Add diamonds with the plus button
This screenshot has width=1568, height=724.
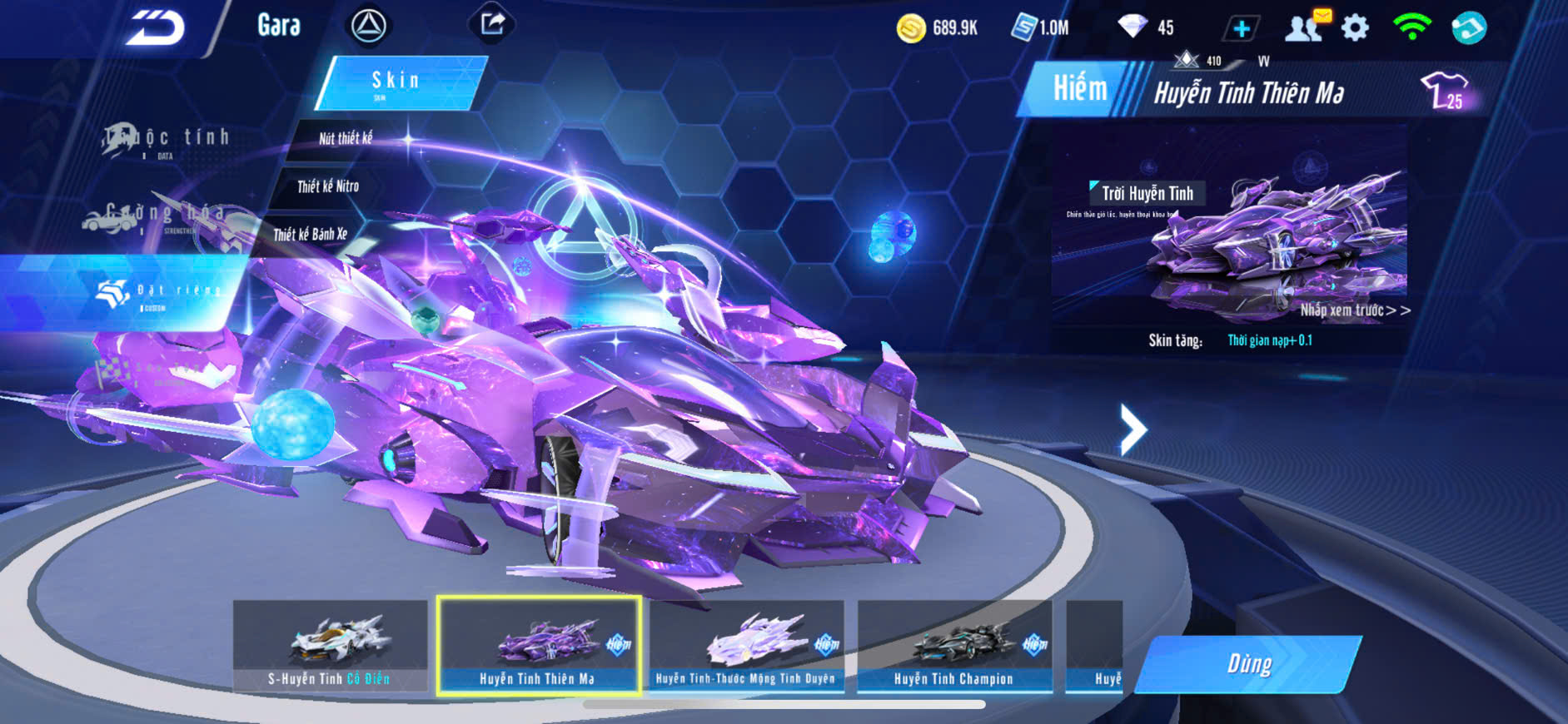[1241, 29]
